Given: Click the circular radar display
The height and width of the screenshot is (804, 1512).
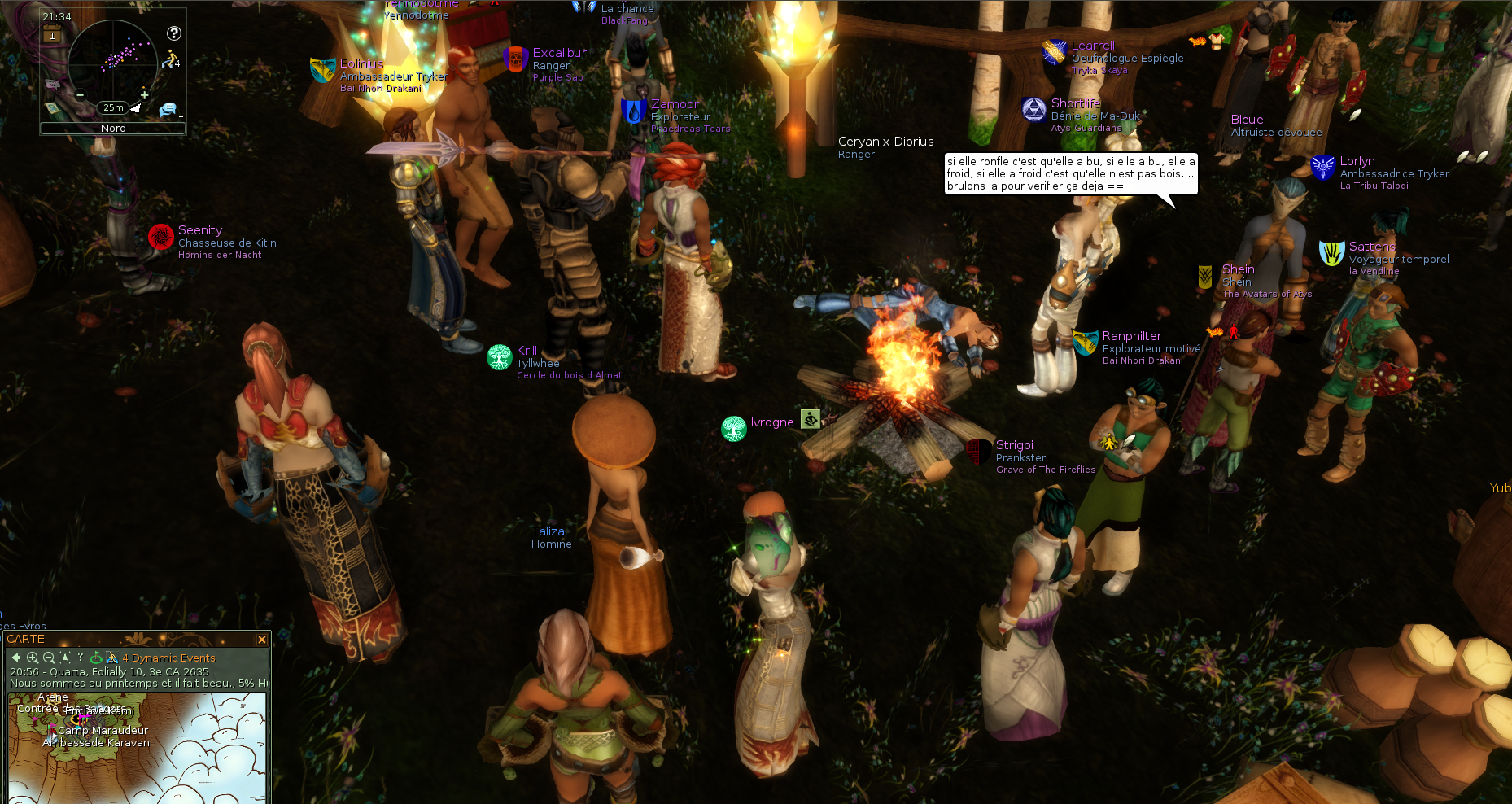Looking at the screenshot, I should 112,63.
